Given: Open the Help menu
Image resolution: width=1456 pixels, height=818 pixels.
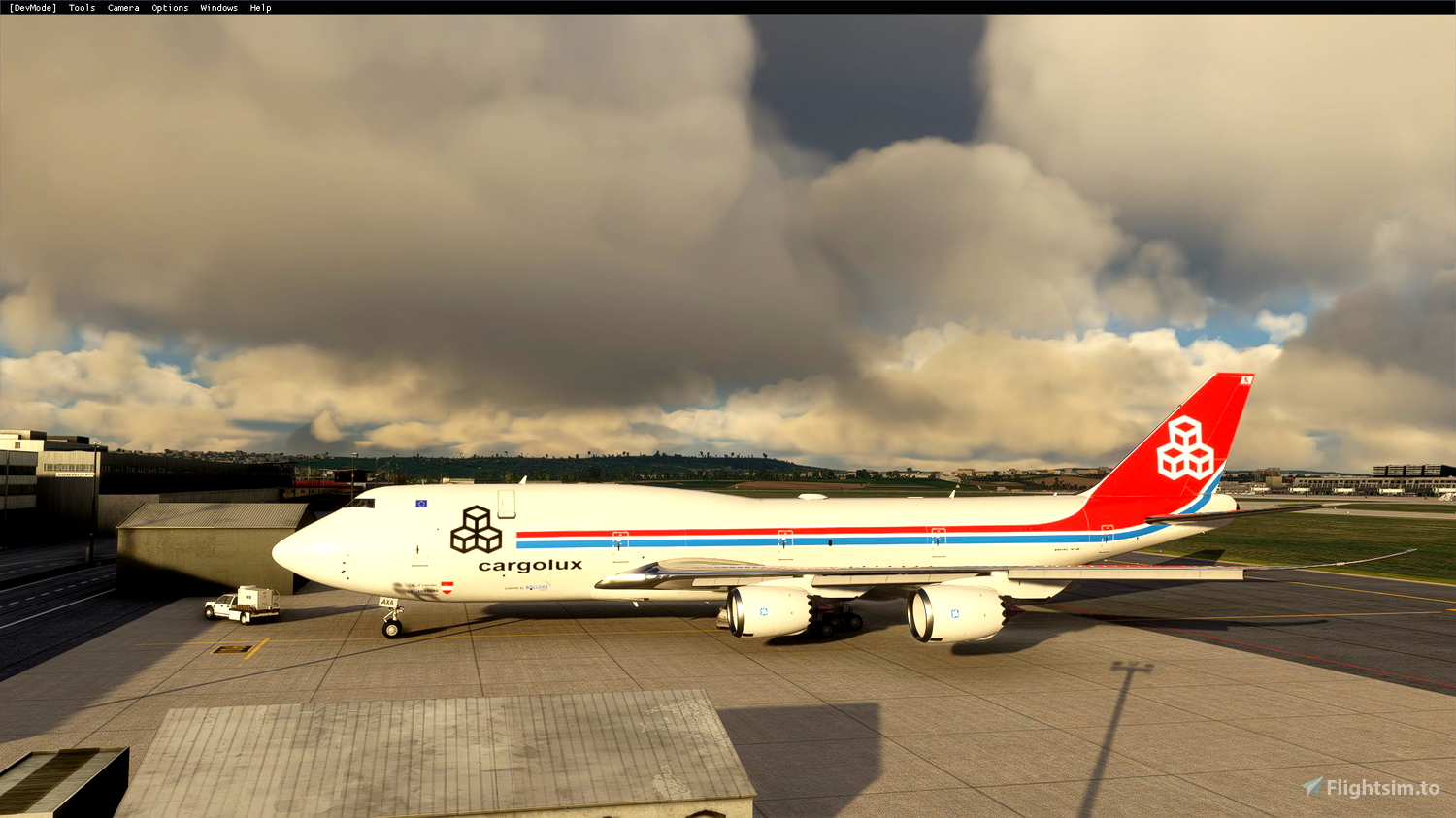Looking at the screenshot, I should (259, 7).
